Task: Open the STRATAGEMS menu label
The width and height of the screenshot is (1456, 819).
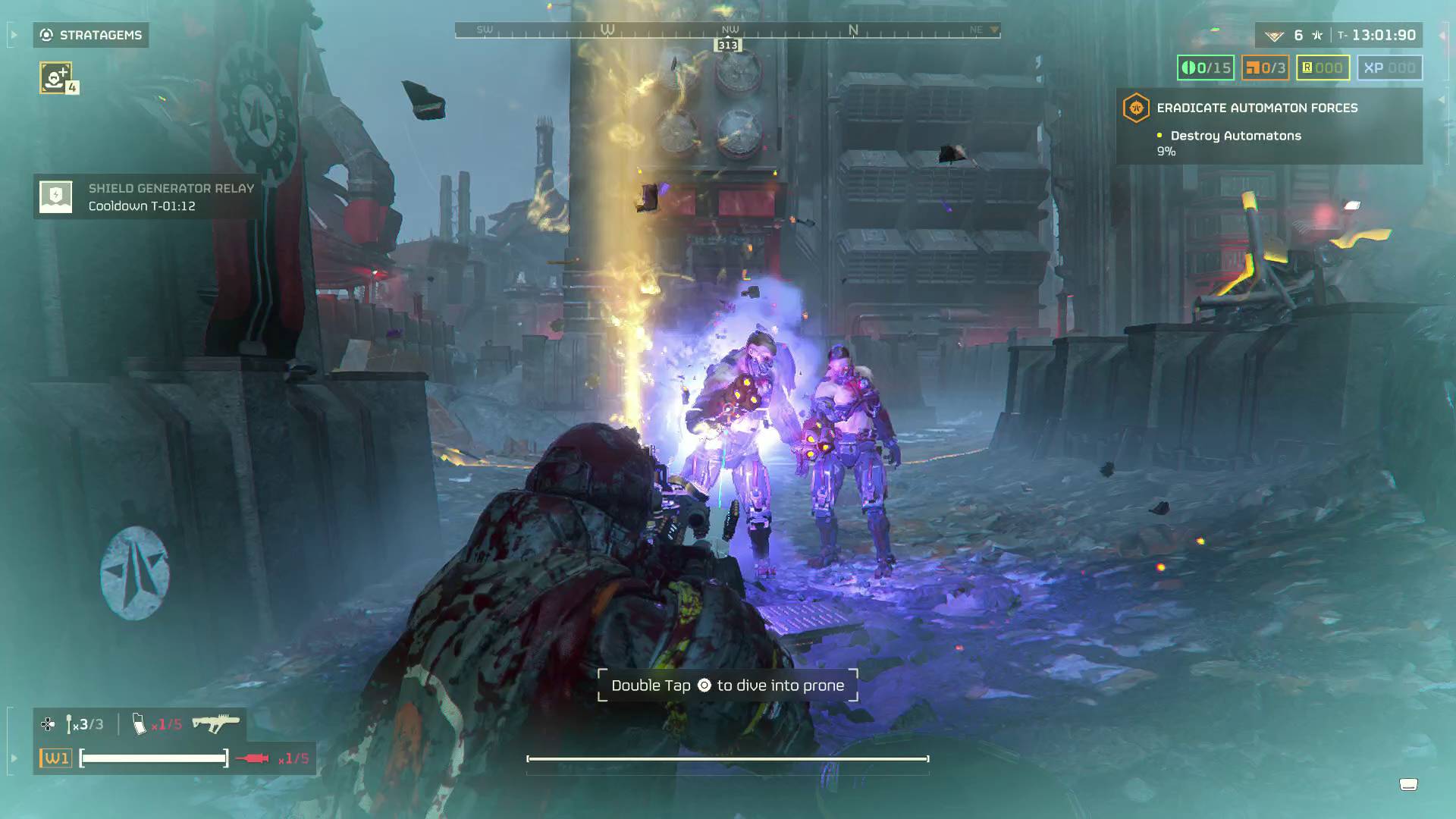Action: [99, 35]
